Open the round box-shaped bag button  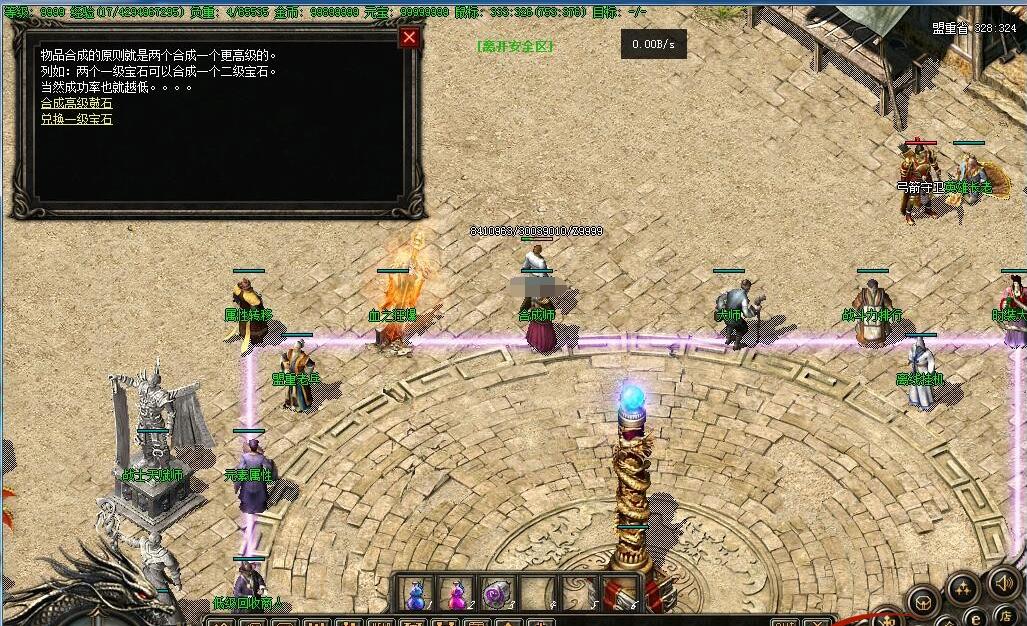coord(923,603)
